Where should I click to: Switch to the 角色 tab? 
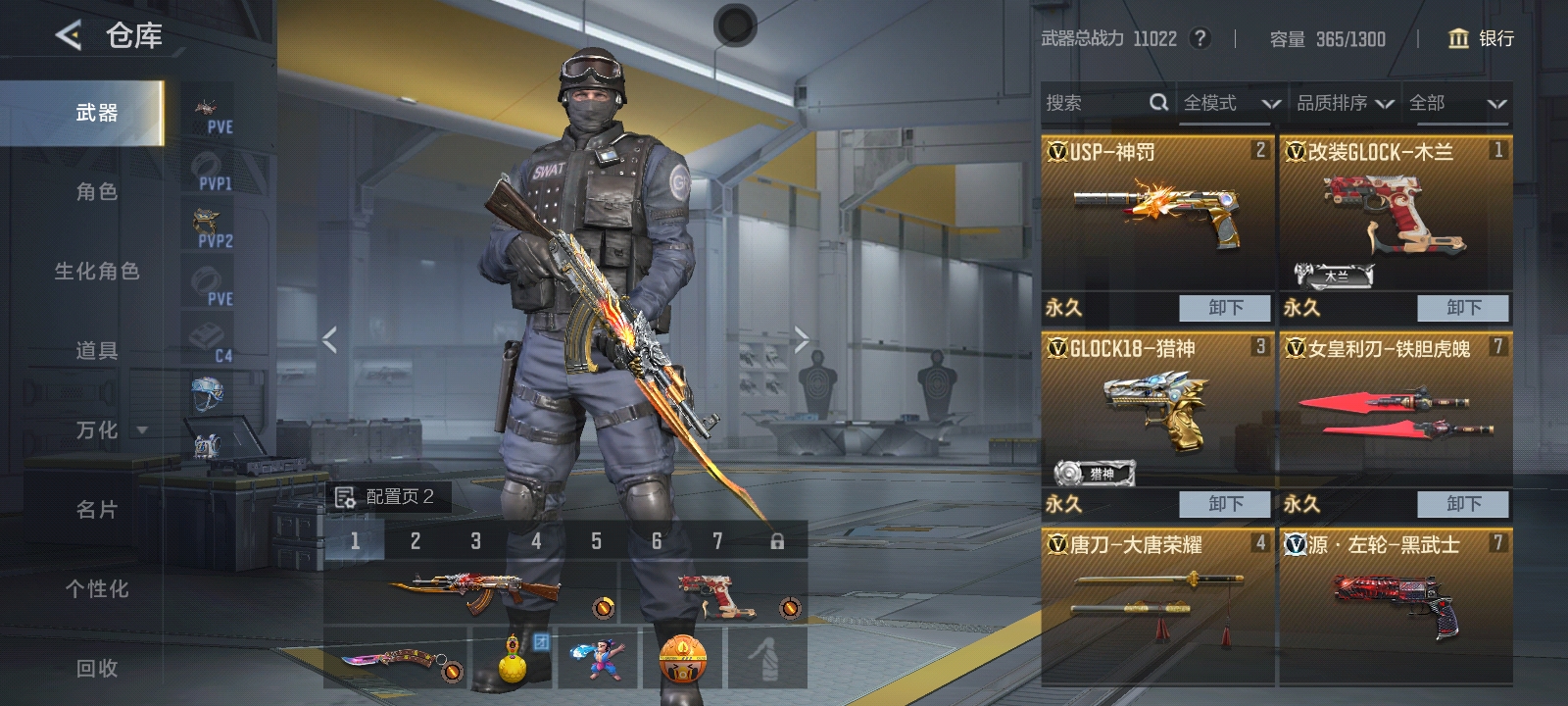pyautogui.click(x=96, y=192)
